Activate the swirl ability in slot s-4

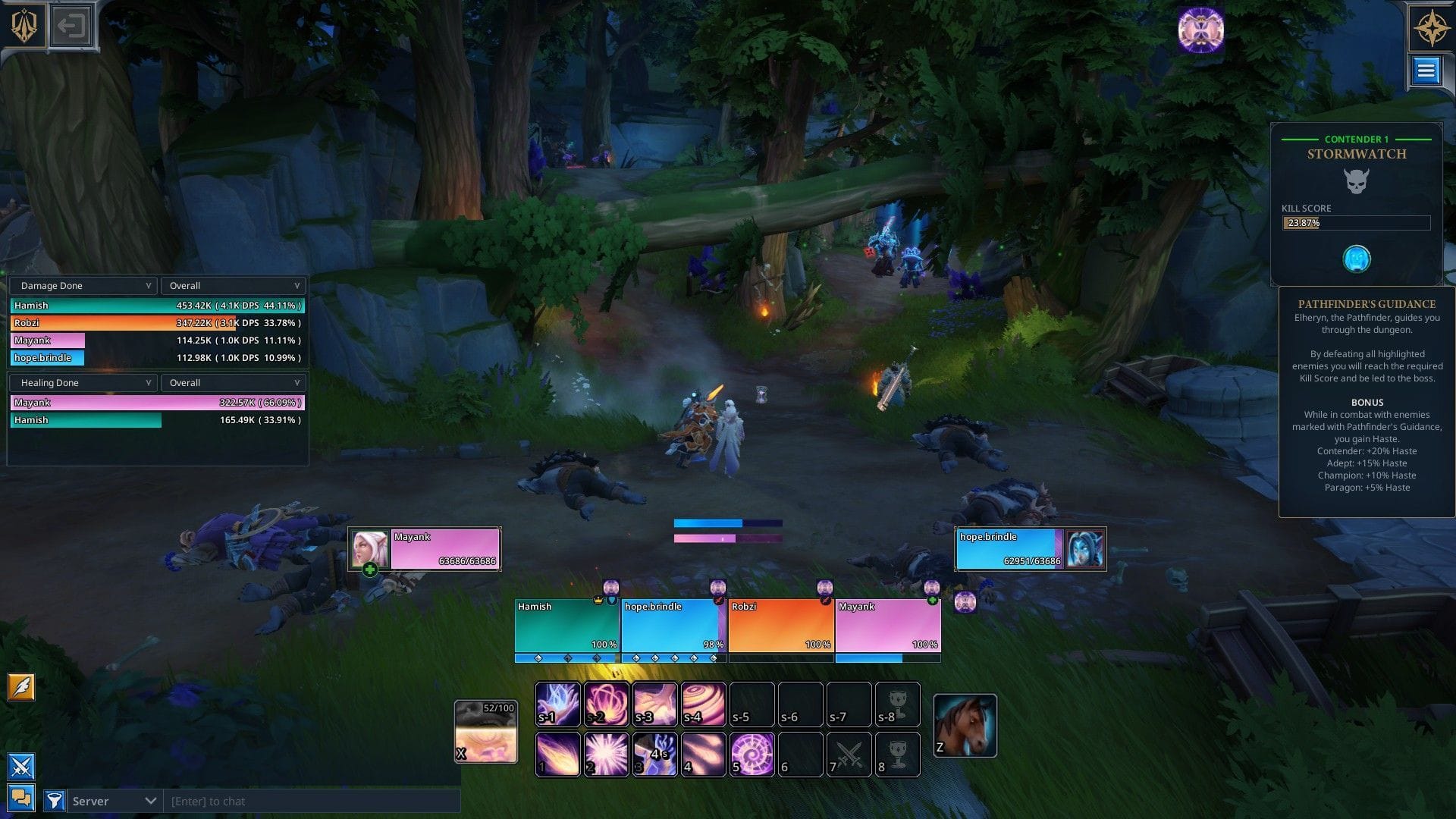click(x=704, y=704)
